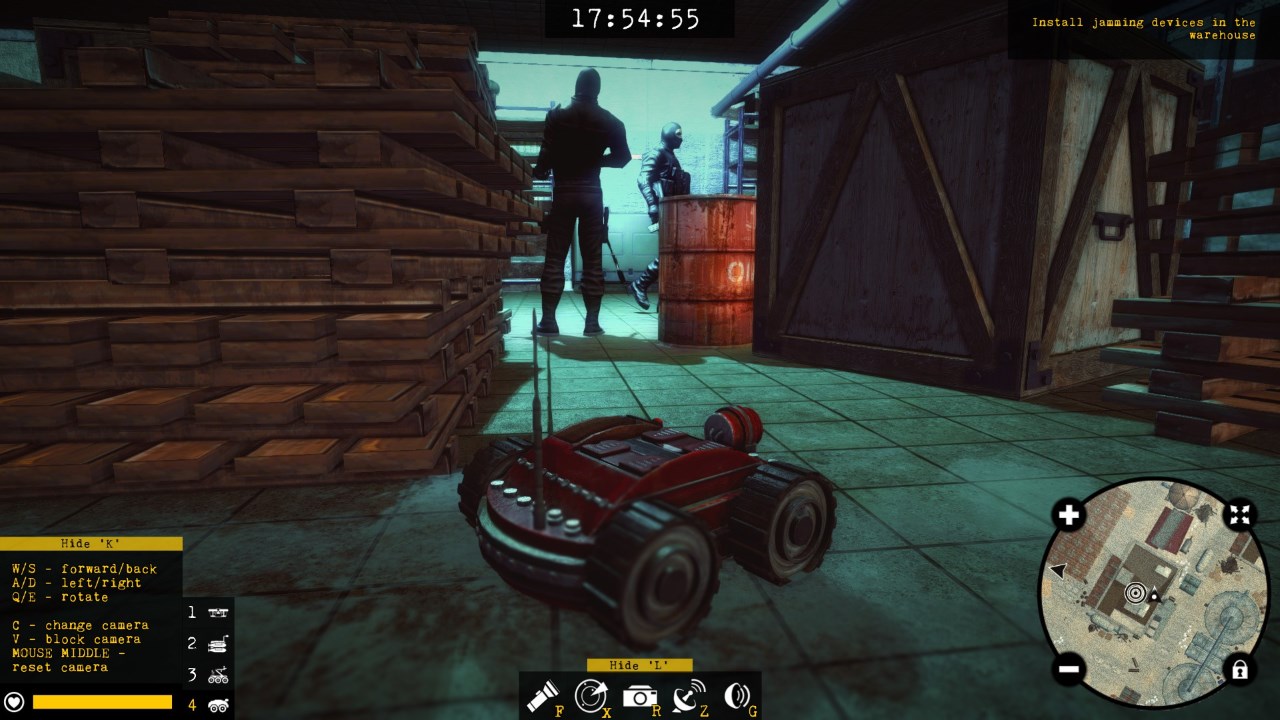Select the rover in gadget slot 3

217,673
